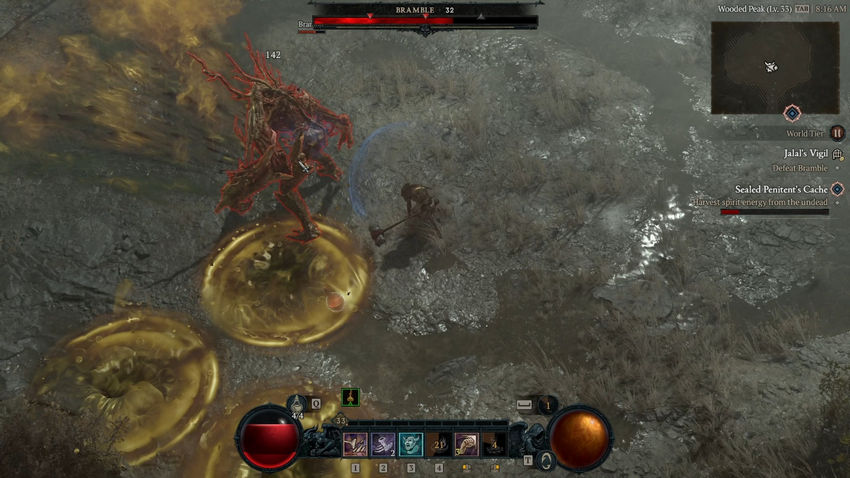
Task: Click the town portal icon beside T
Action: click(x=545, y=460)
